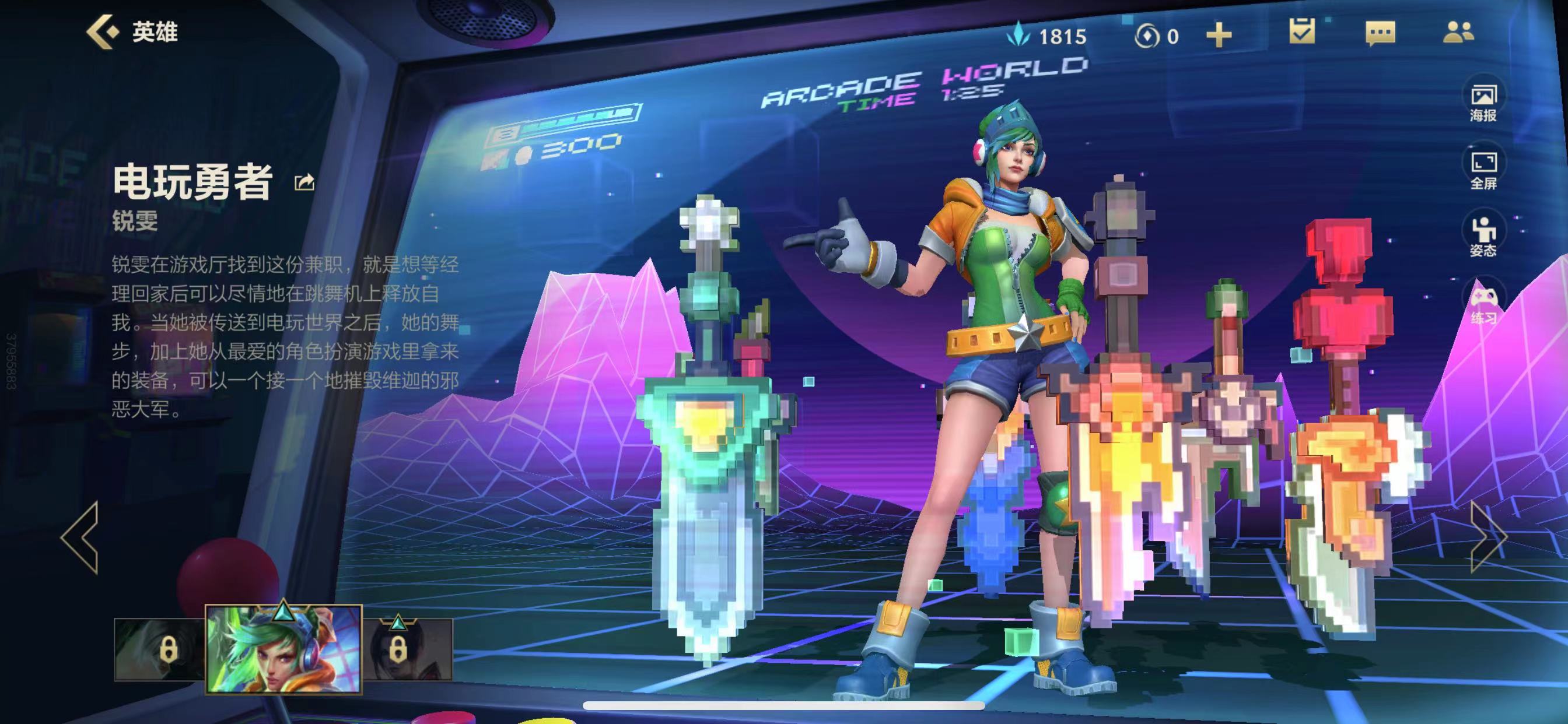View the 海报 poster art
Screen dimensions: 1568x724
[x=1483, y=101]
